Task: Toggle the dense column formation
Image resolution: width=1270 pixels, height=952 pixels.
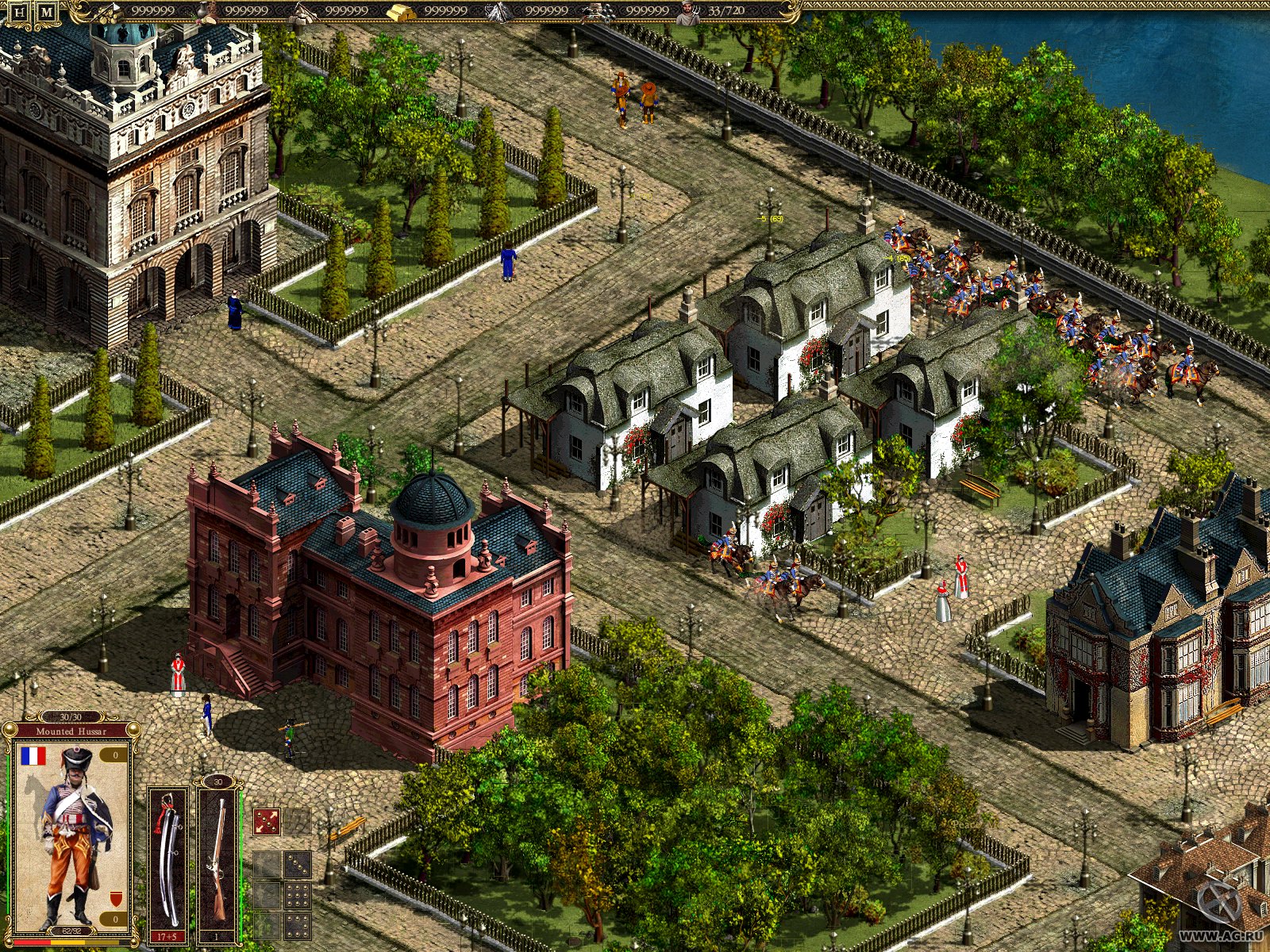Action: (297, 896)
